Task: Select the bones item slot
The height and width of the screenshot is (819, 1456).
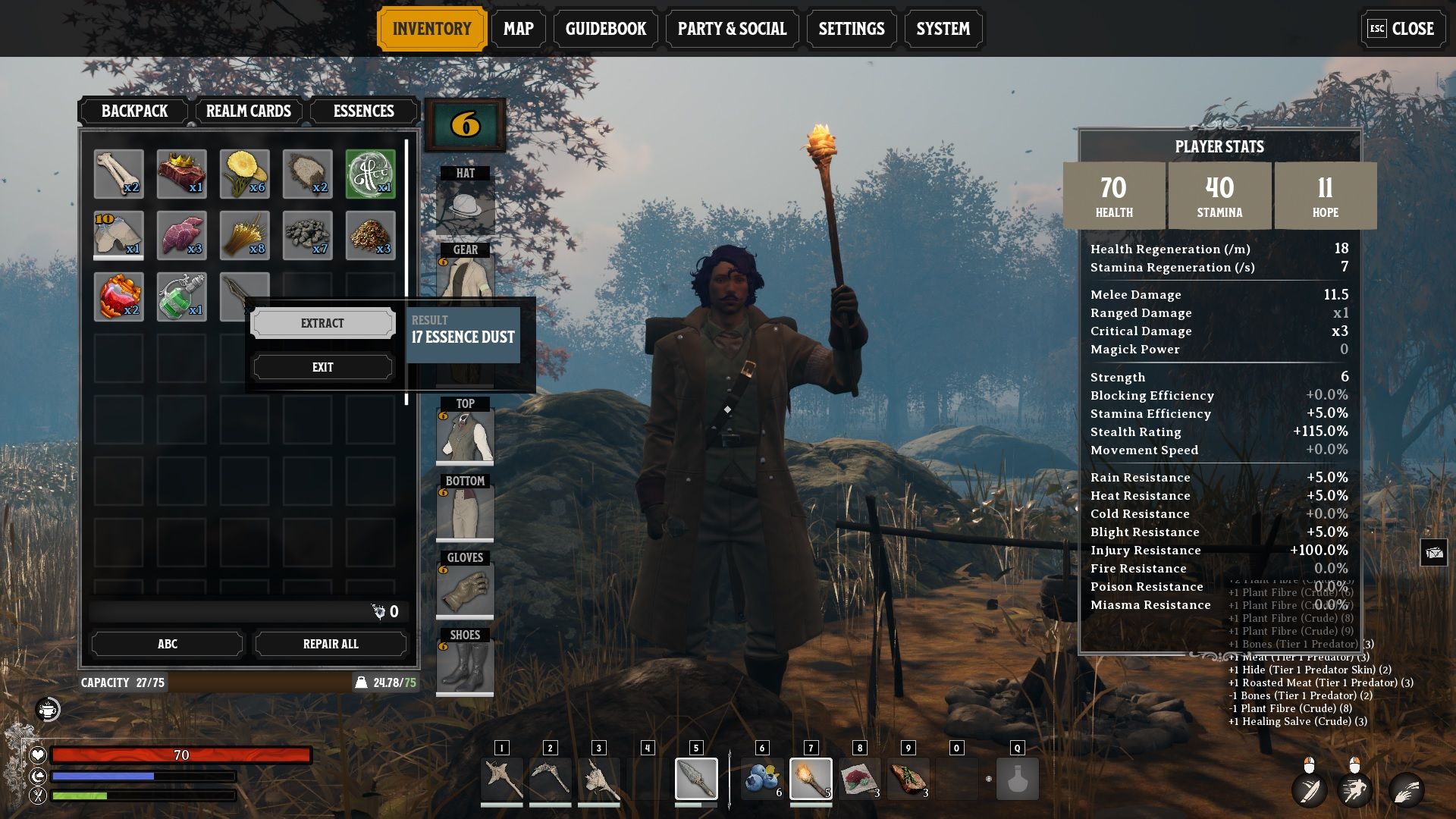Action: [118, 174]
